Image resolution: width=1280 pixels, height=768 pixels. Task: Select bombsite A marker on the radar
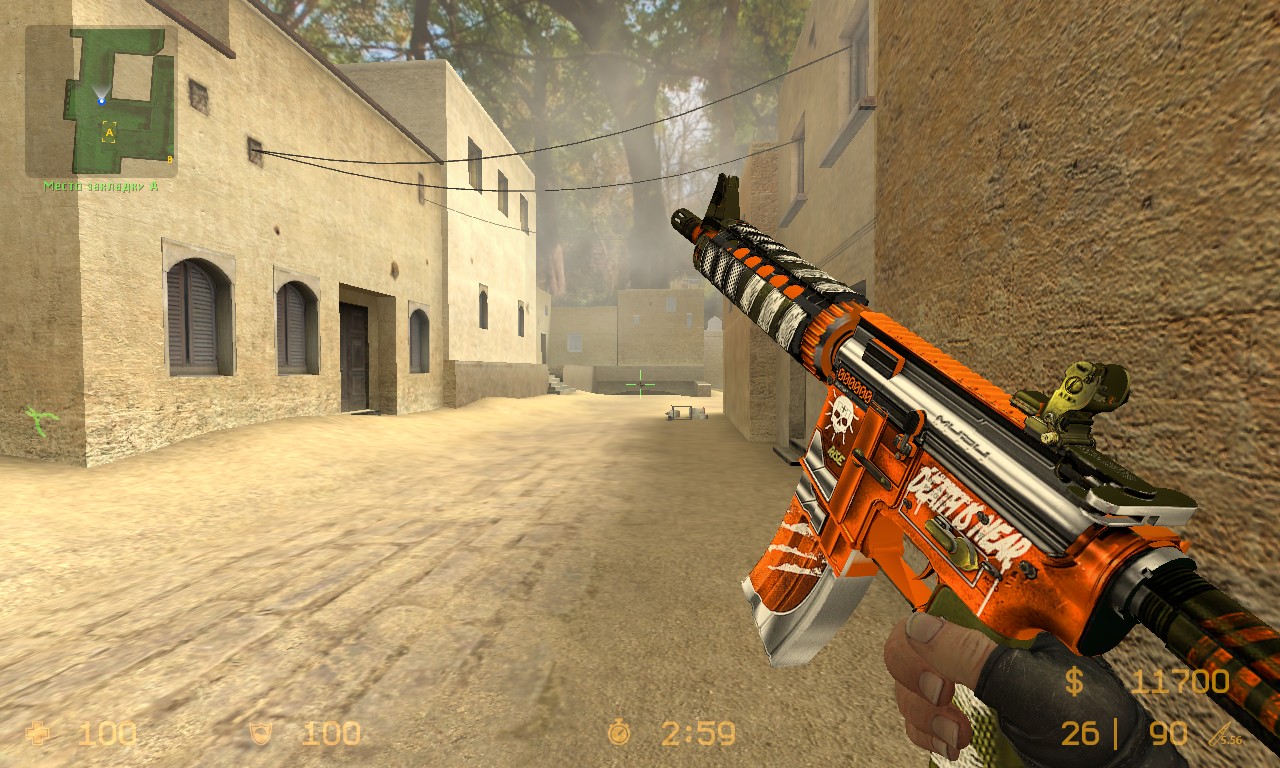[109, 132]
